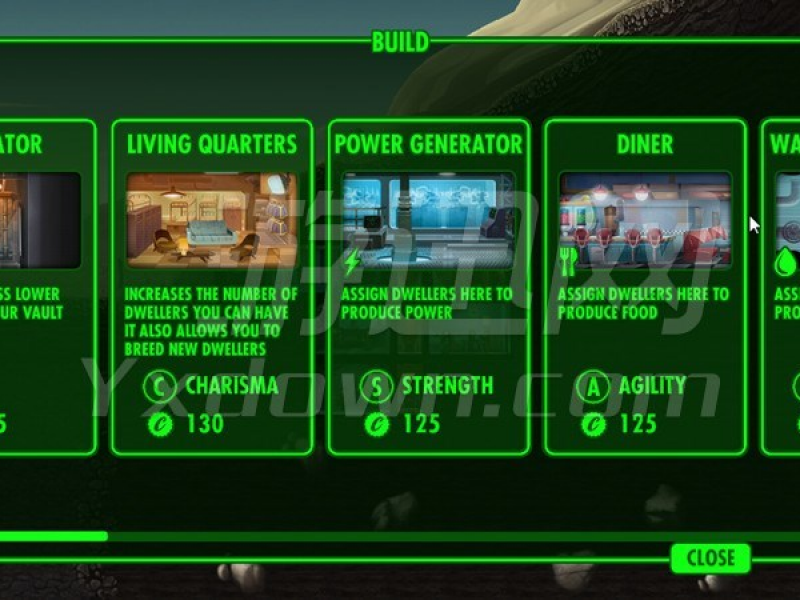Choose the Power Generator room card
Image resolution: width=800 pixels, height=600 pixels.
click(x=428, y=288)
